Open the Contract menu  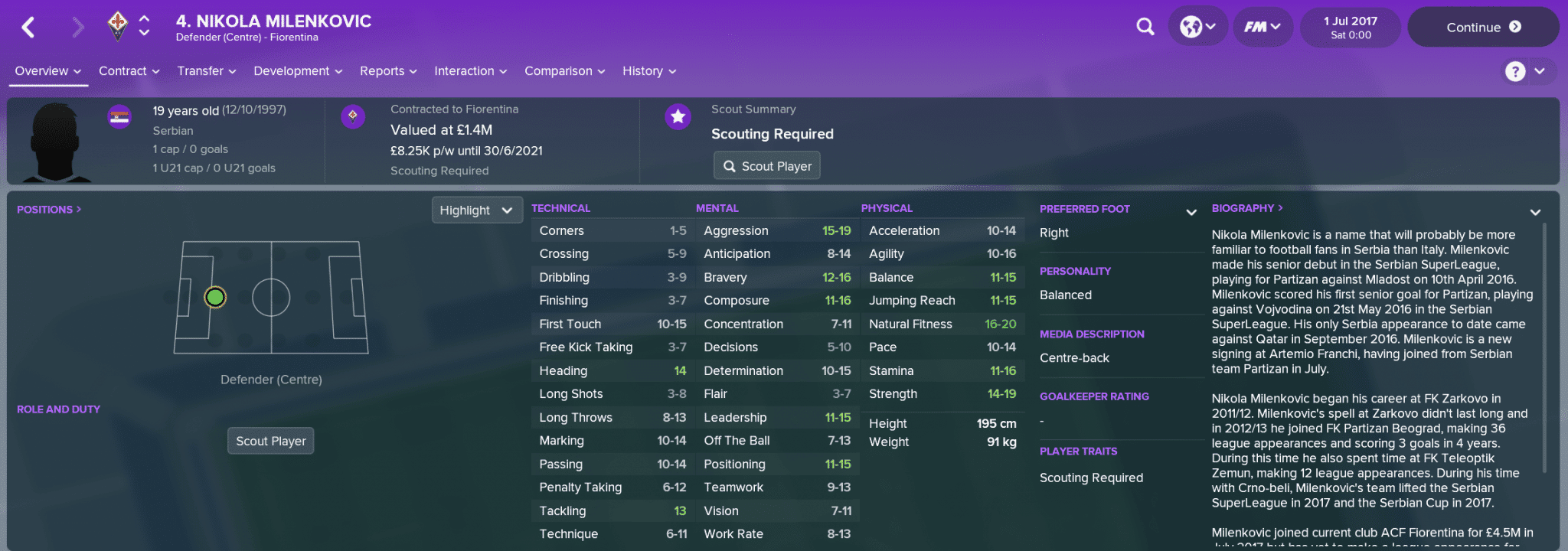tap(129, 71)
